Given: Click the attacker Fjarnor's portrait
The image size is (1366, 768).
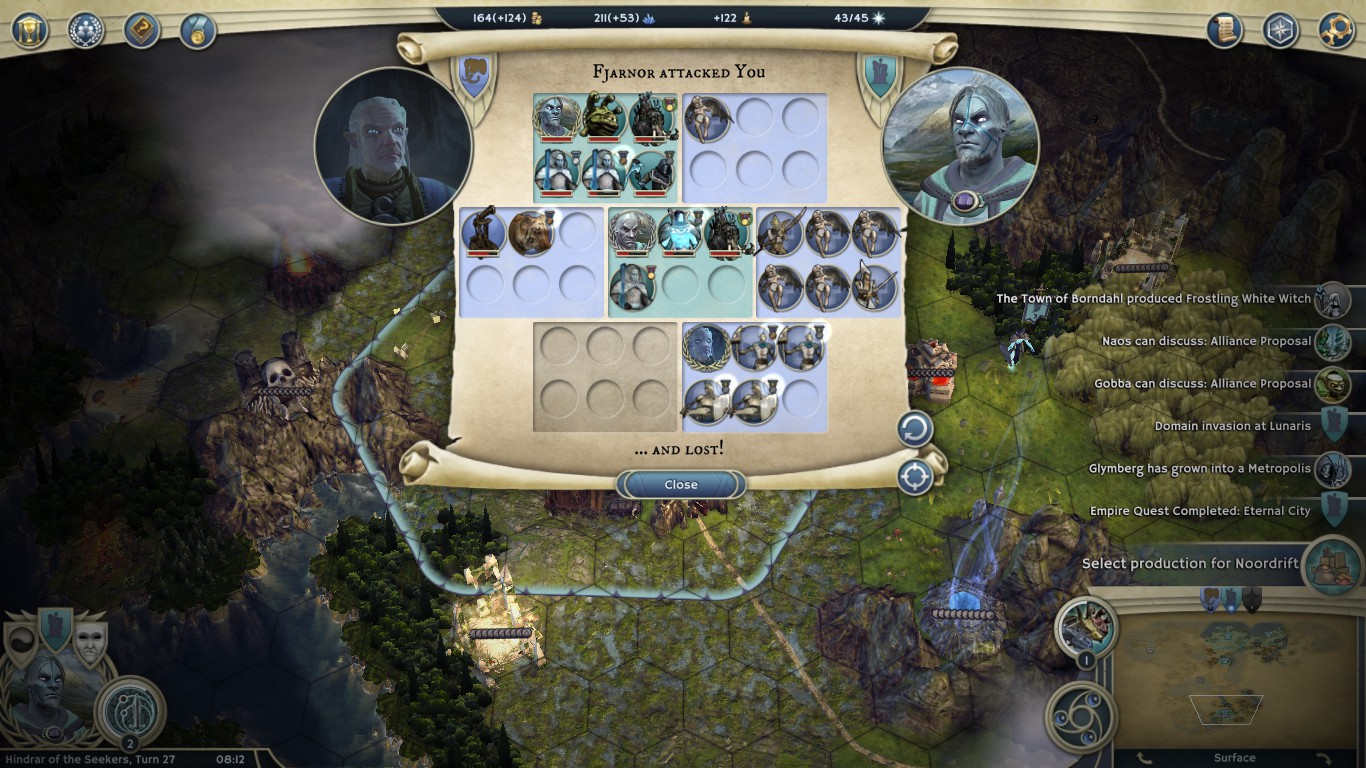Looking at the screenshot, I should click(392, 146).
